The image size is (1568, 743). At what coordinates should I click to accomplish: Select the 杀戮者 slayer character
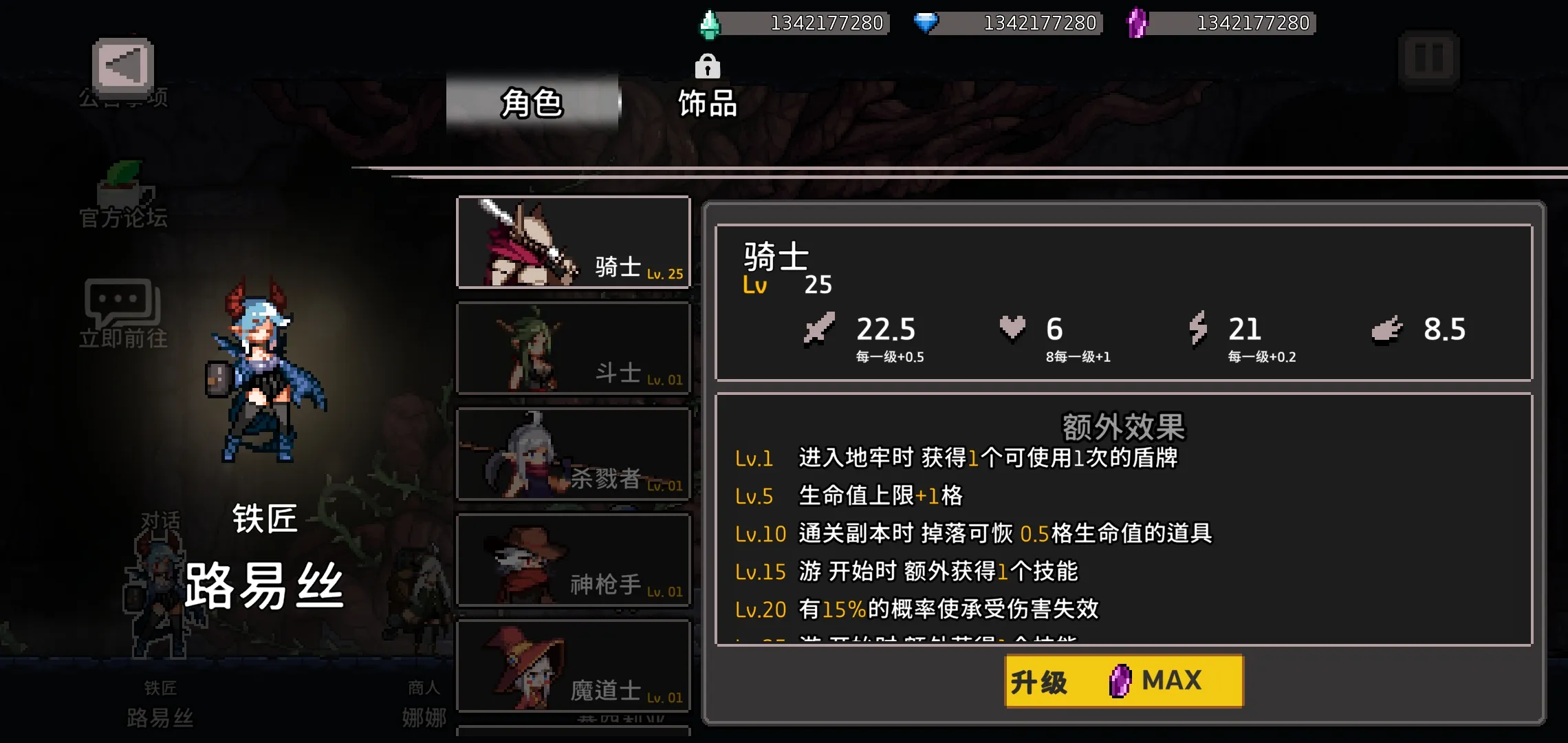coord(573,454)
